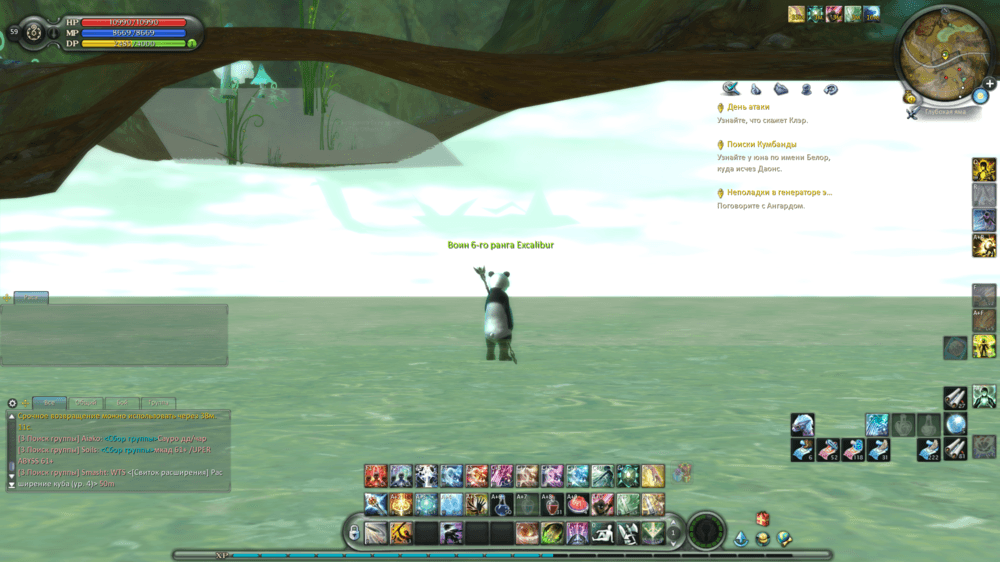The image size is (1000, 562).
Task: Open the «День атаки» quest entry
Action: coord(748,107)
